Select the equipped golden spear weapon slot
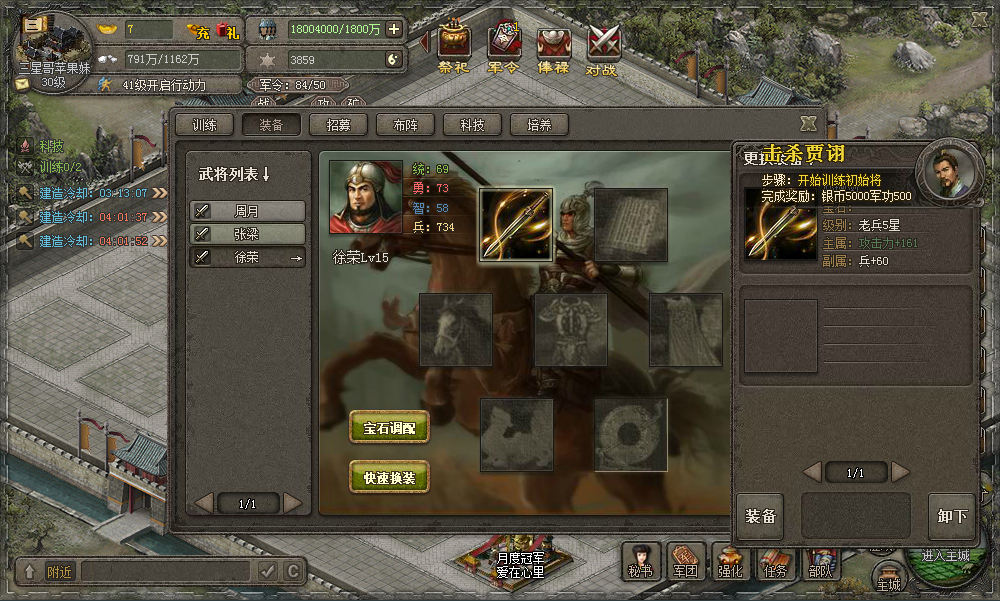This screenshot has width=1000, height=601. [516, 225]
